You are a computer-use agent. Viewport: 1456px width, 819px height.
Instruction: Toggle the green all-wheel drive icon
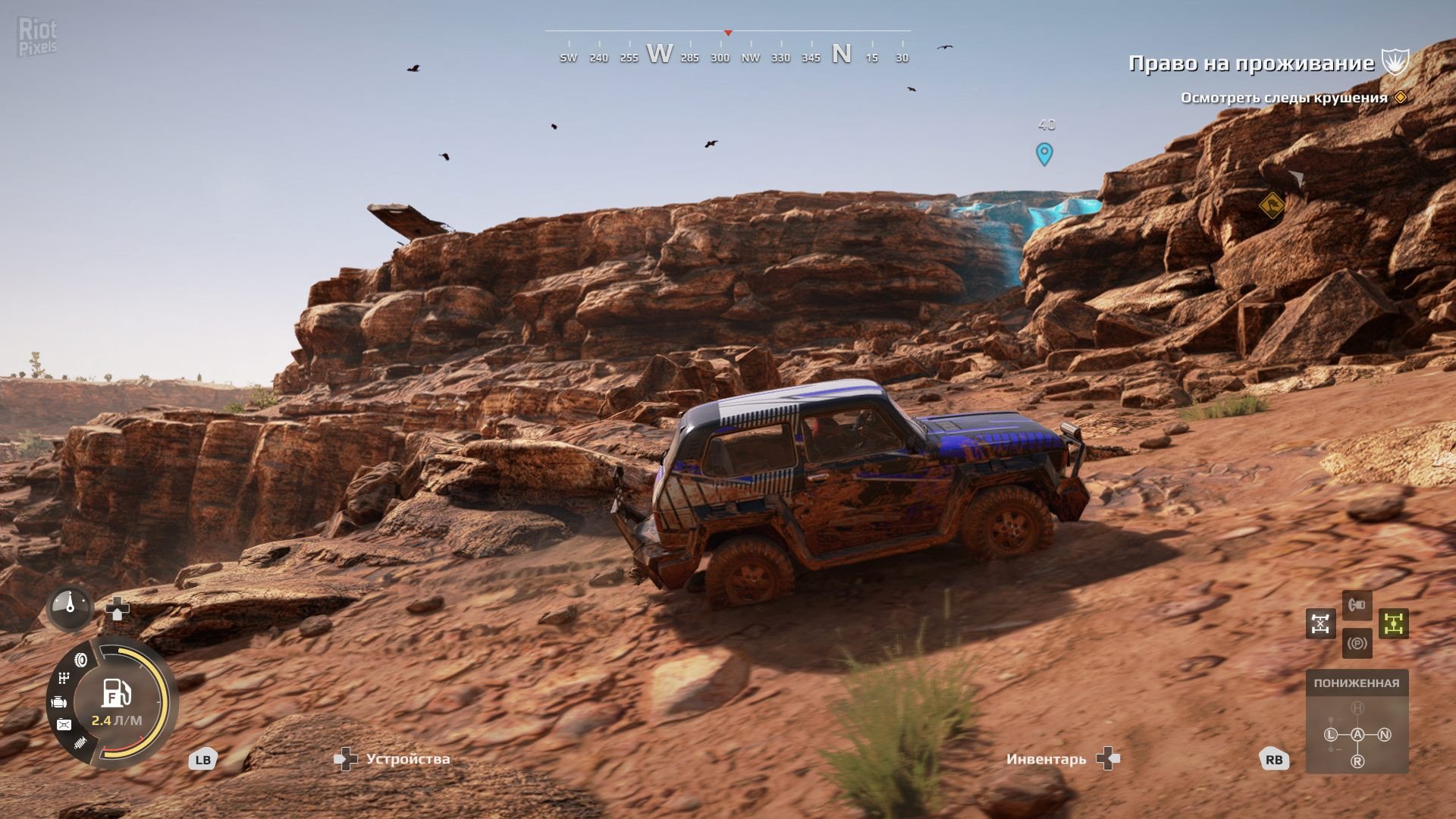point(1393,623)
